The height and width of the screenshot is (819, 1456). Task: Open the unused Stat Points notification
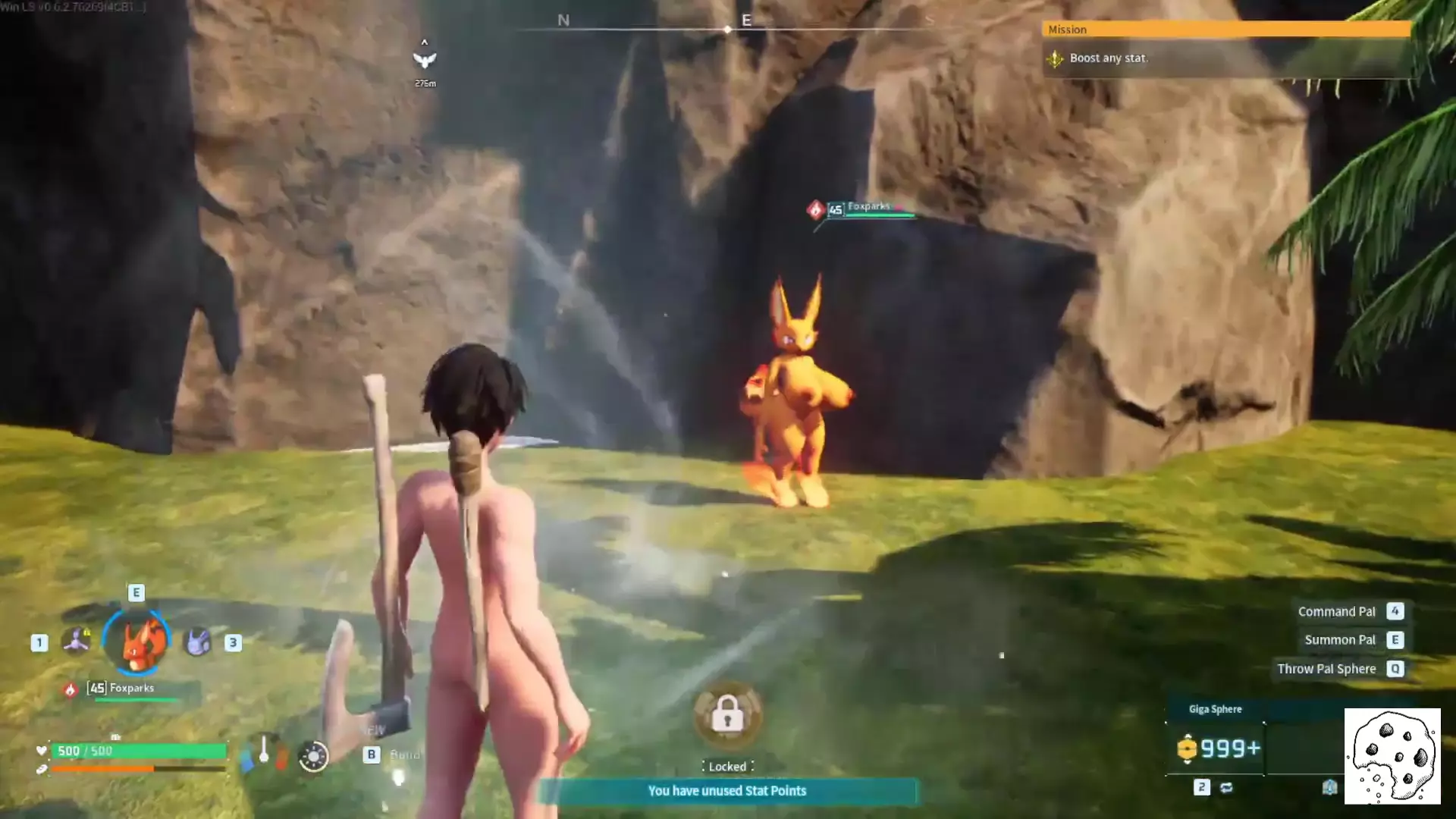click(727, 791)
